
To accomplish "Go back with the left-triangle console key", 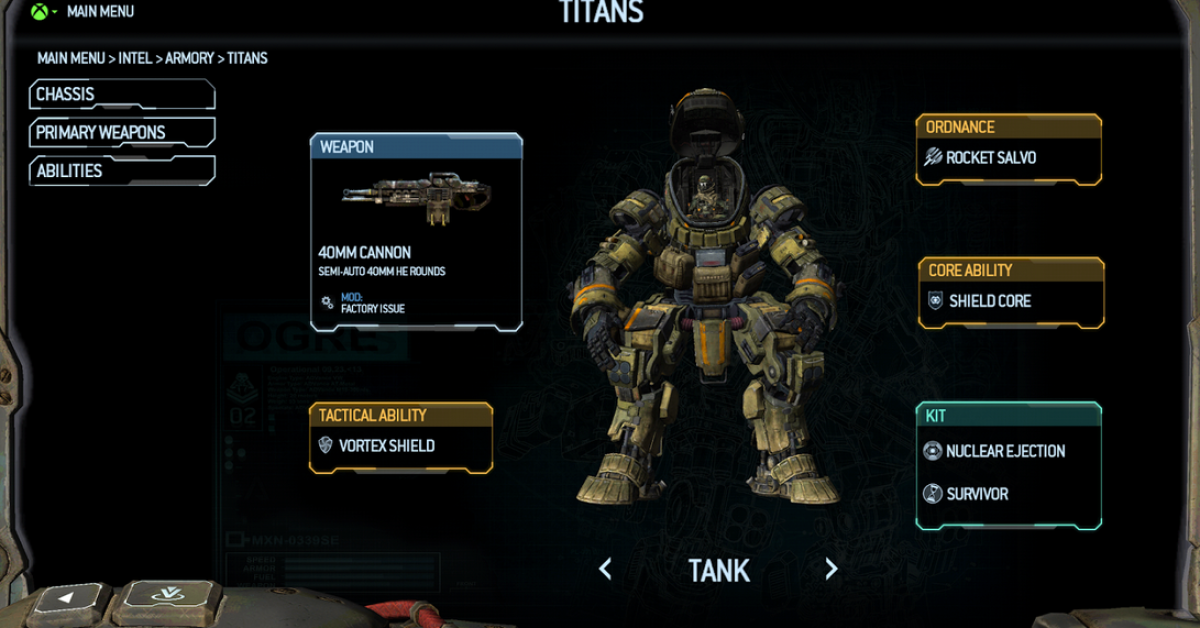I will point(67,602).
